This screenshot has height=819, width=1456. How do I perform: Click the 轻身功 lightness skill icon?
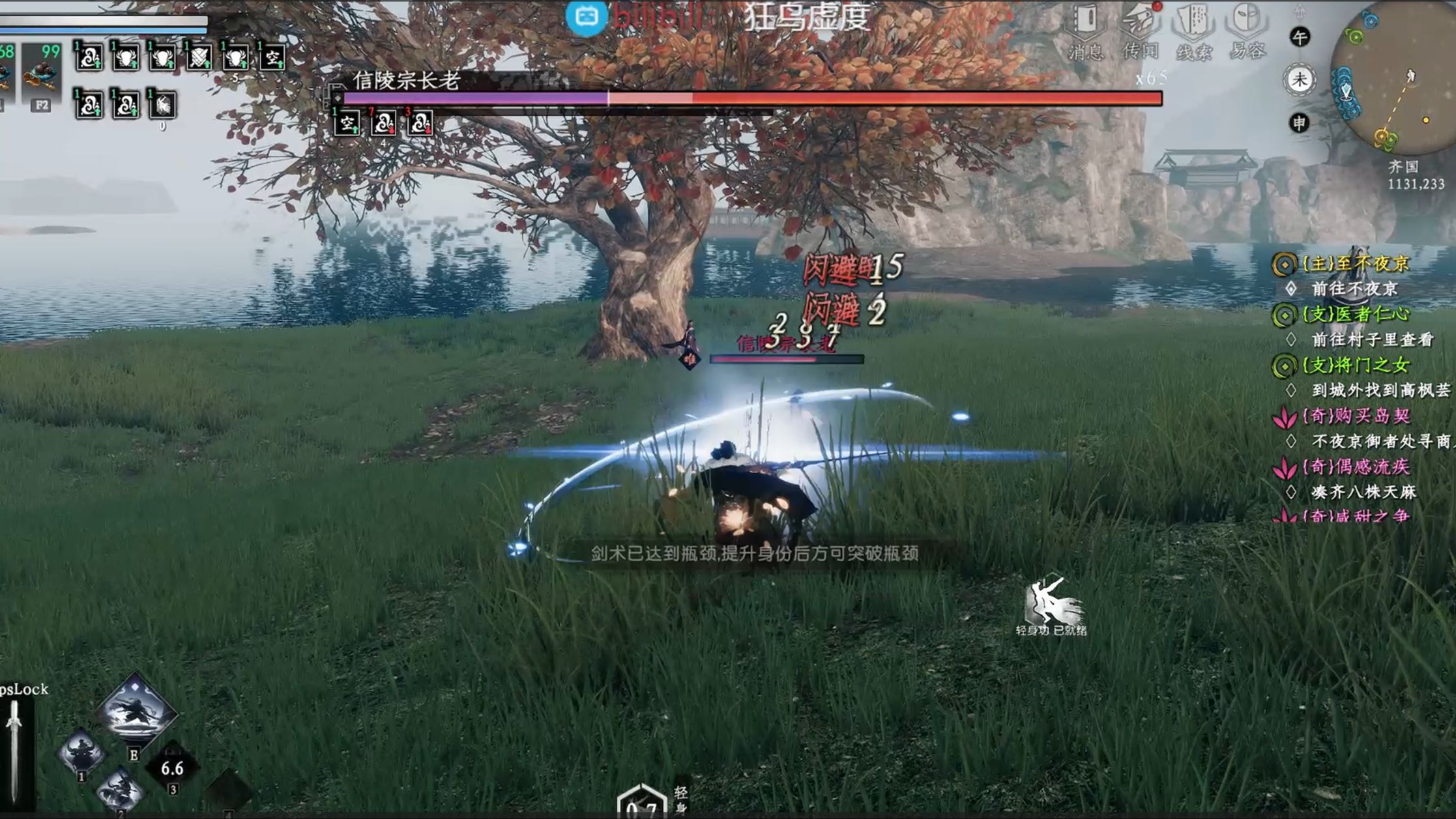(x=1051, y=603)
